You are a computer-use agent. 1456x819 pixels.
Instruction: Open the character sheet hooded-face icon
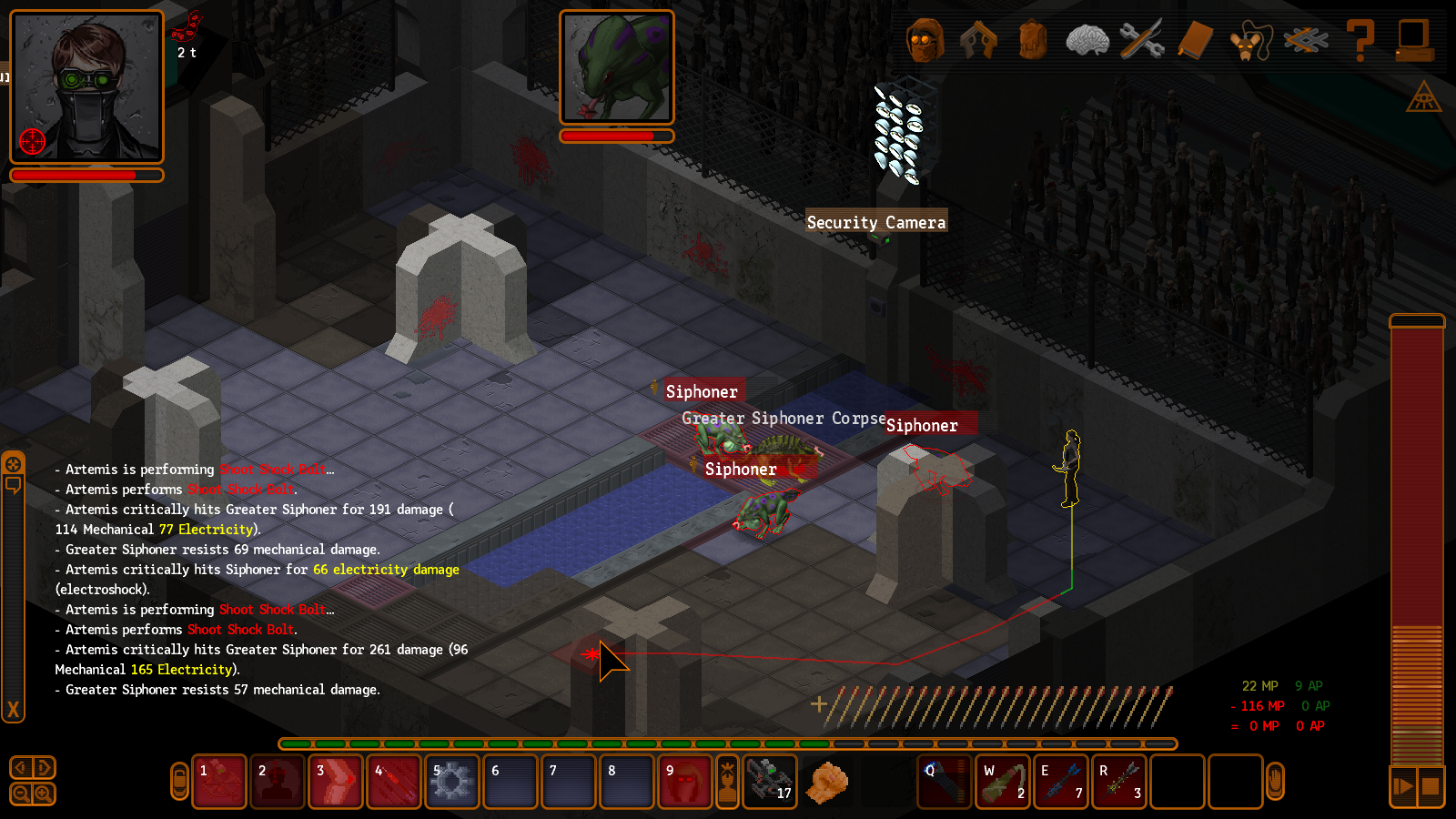pos(925,41)
